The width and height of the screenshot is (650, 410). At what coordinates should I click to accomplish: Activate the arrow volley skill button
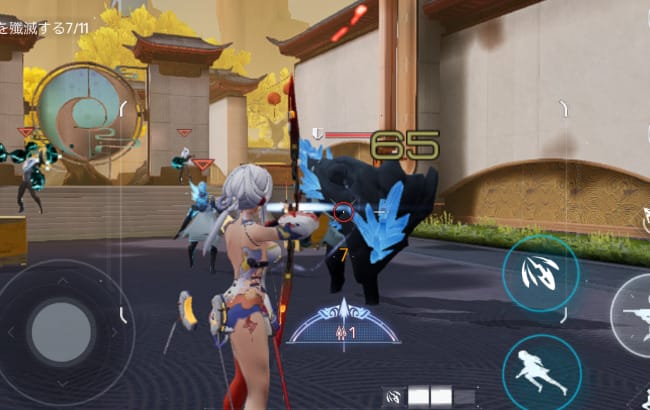540,273
